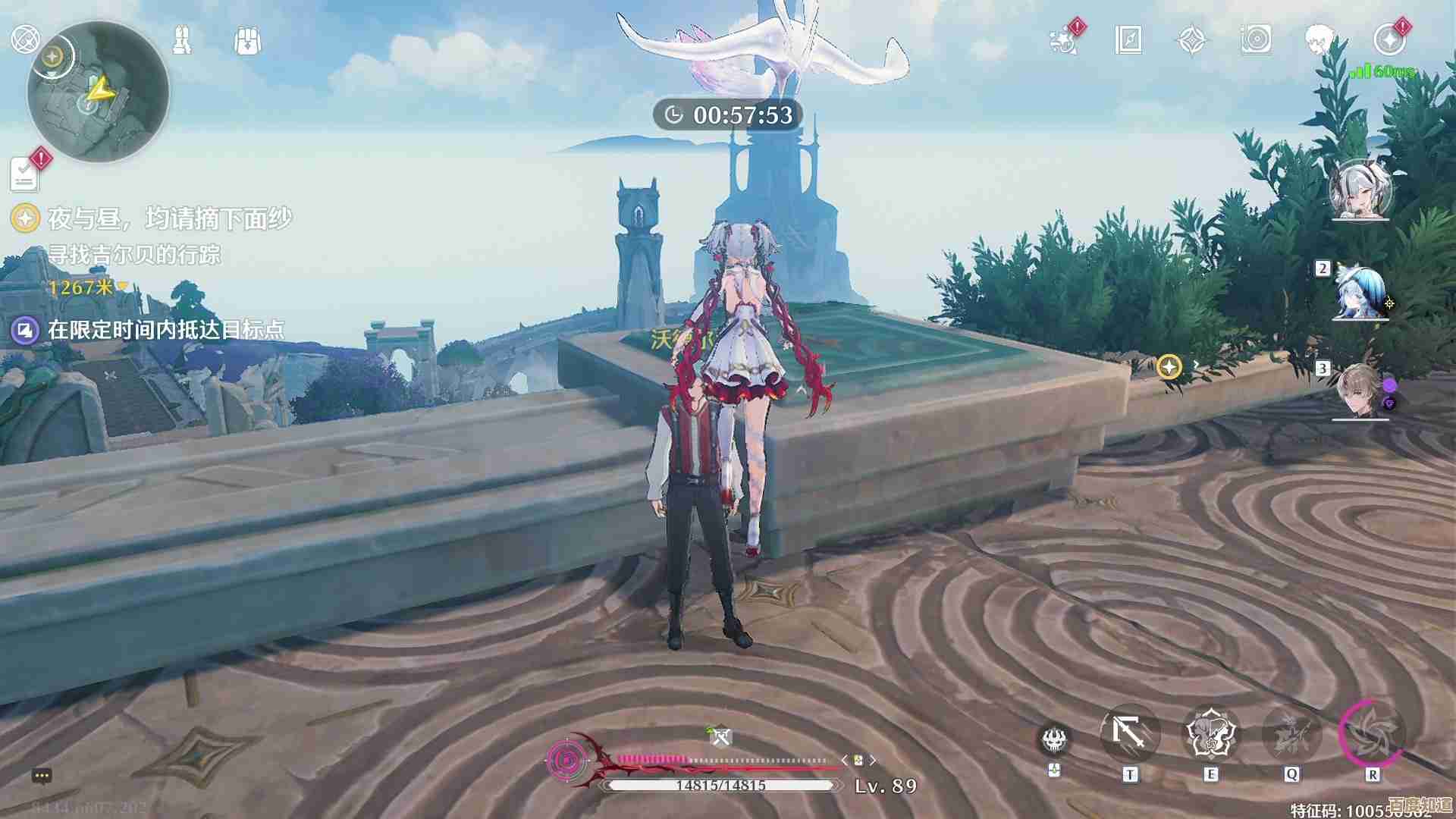
Task: Open the compass guidebook icon
Action: (x=1128, y=39)
